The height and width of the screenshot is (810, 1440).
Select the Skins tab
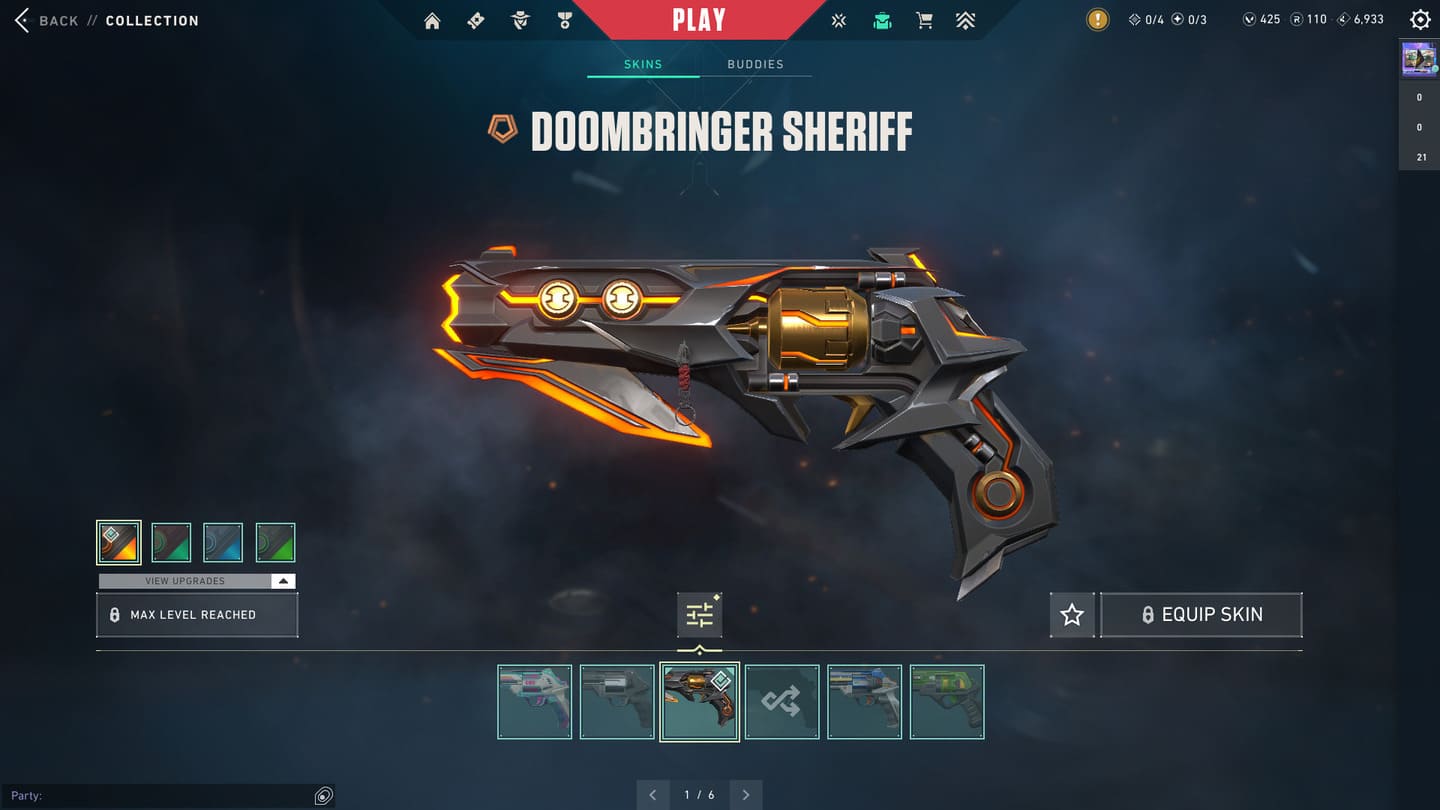click(643, 64)
